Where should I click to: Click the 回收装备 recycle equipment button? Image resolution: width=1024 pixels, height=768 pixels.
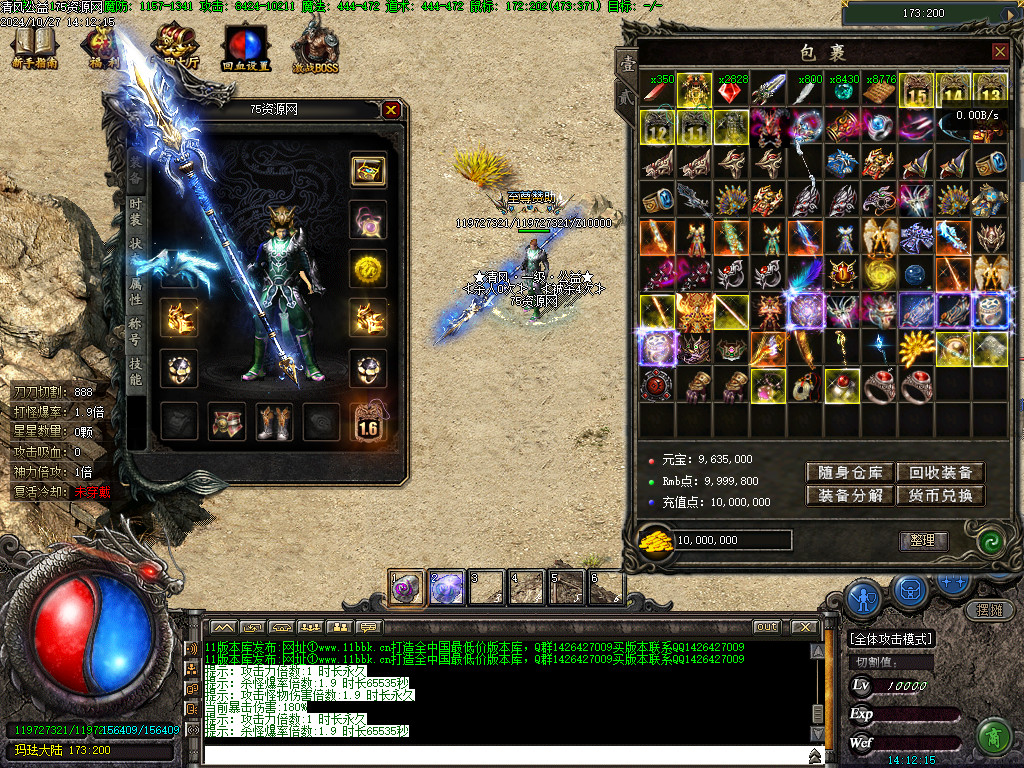tap(940, 472)
